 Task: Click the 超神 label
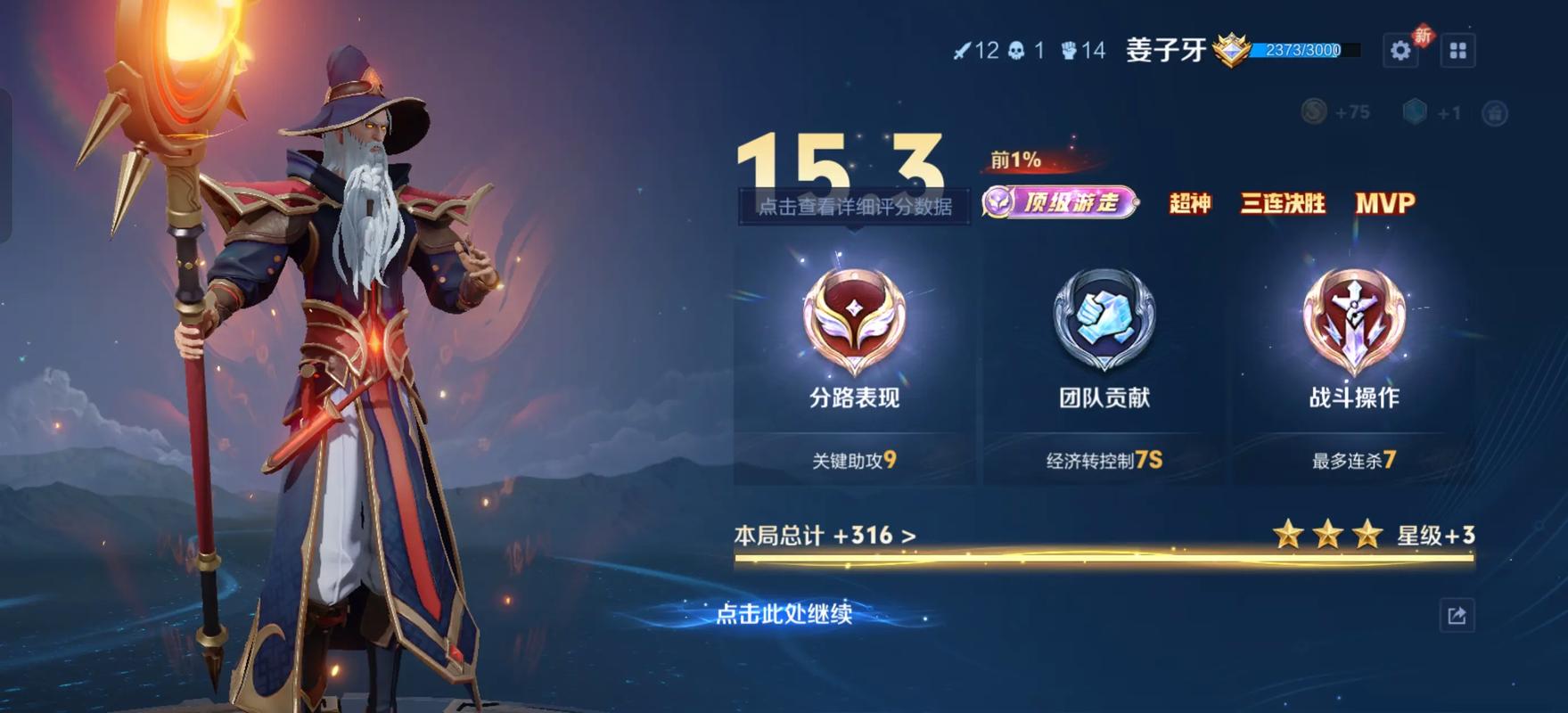click(x=1189, y=203)
